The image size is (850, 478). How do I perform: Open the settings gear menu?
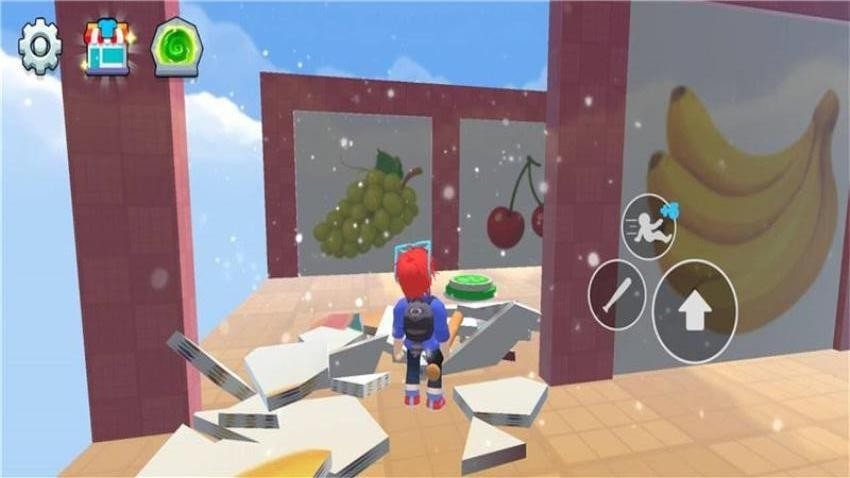click(41, 45)
